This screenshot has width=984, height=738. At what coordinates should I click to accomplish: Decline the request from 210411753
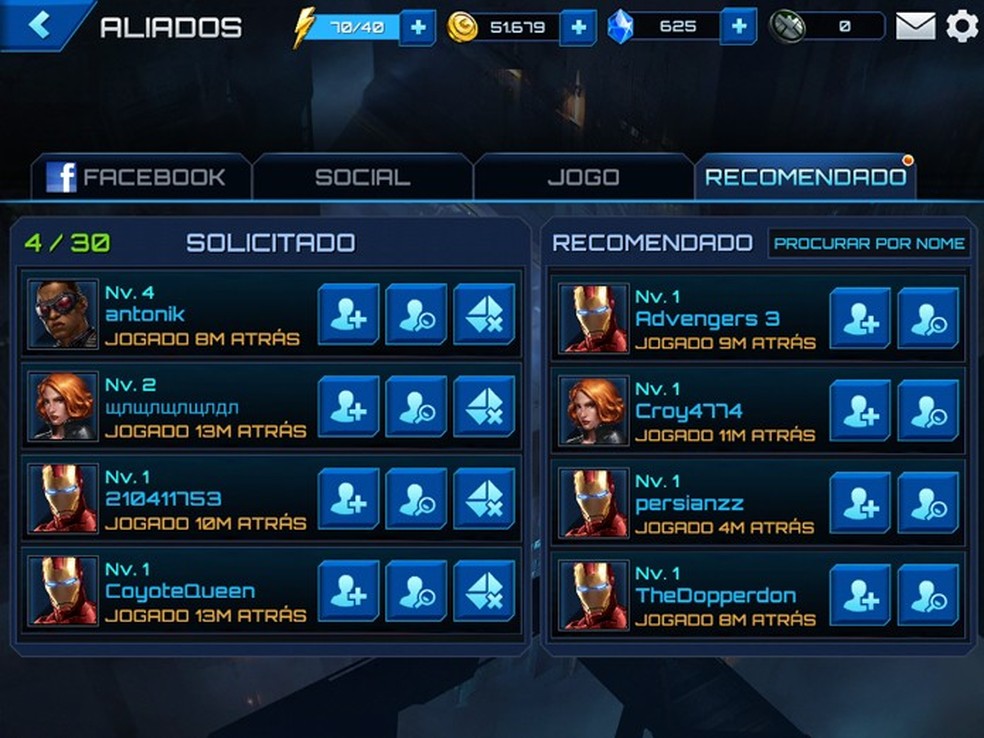(484, 498)
